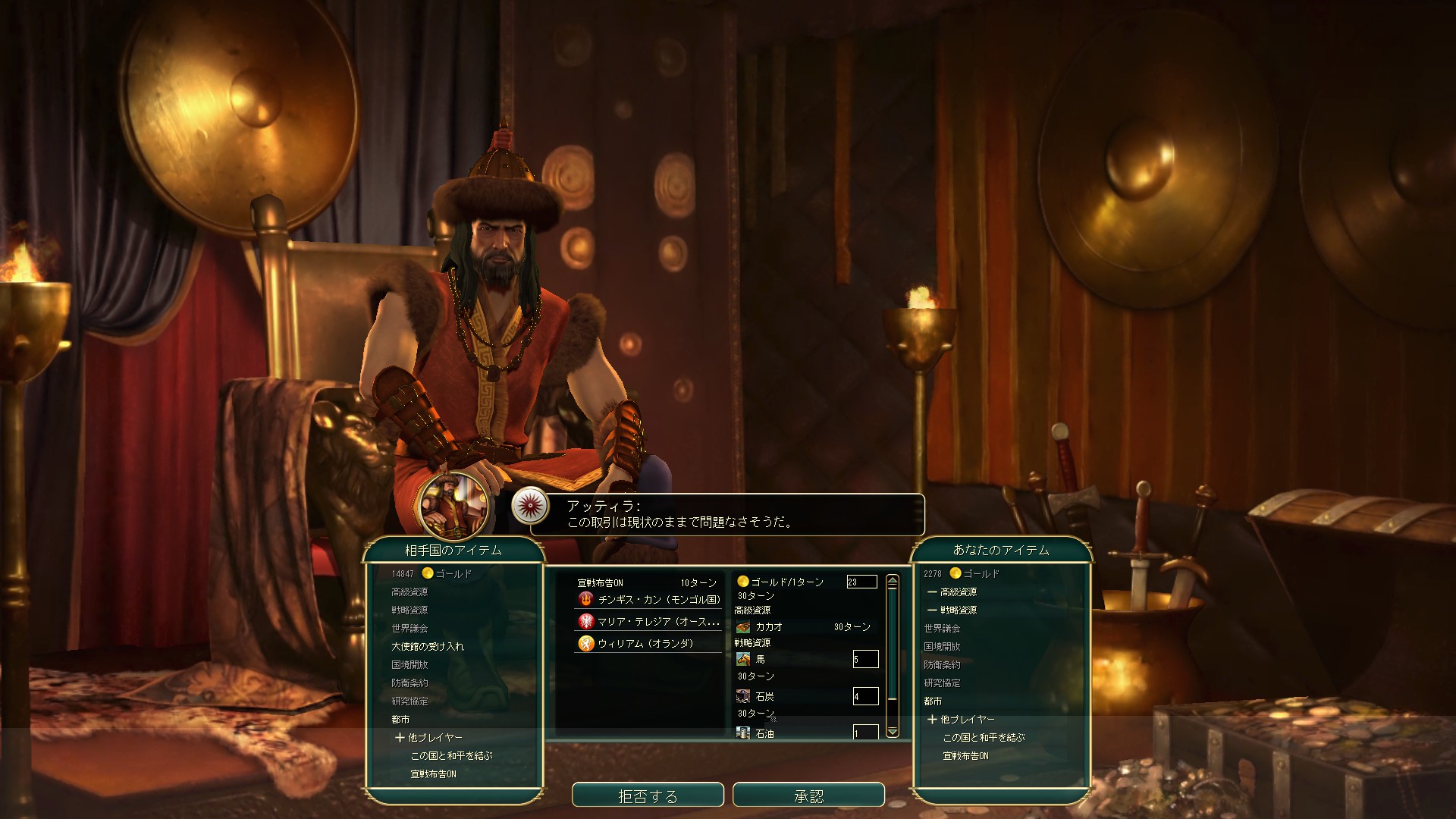Select 宣戦布告ON in your items list
1456x819 pixels.
[965, 756]
